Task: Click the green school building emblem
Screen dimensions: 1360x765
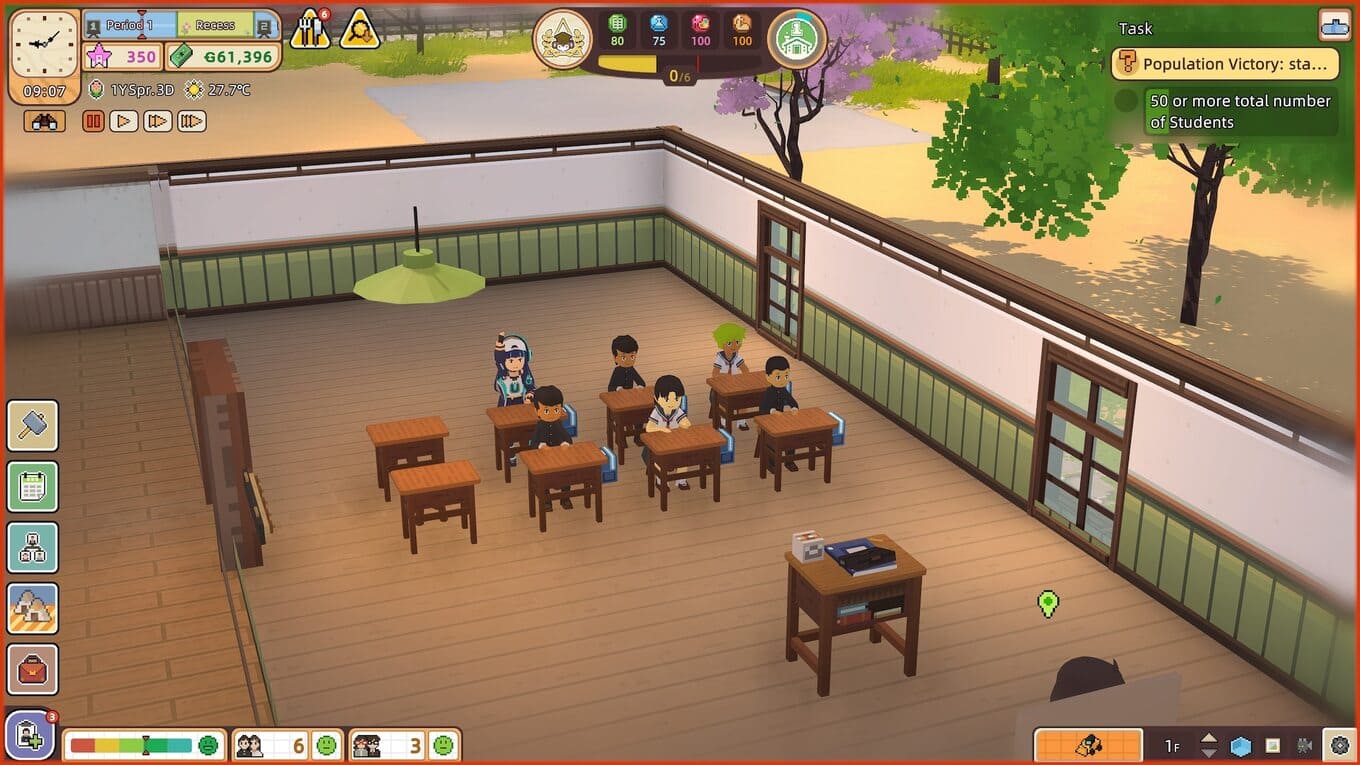Action: click(797, 39)
